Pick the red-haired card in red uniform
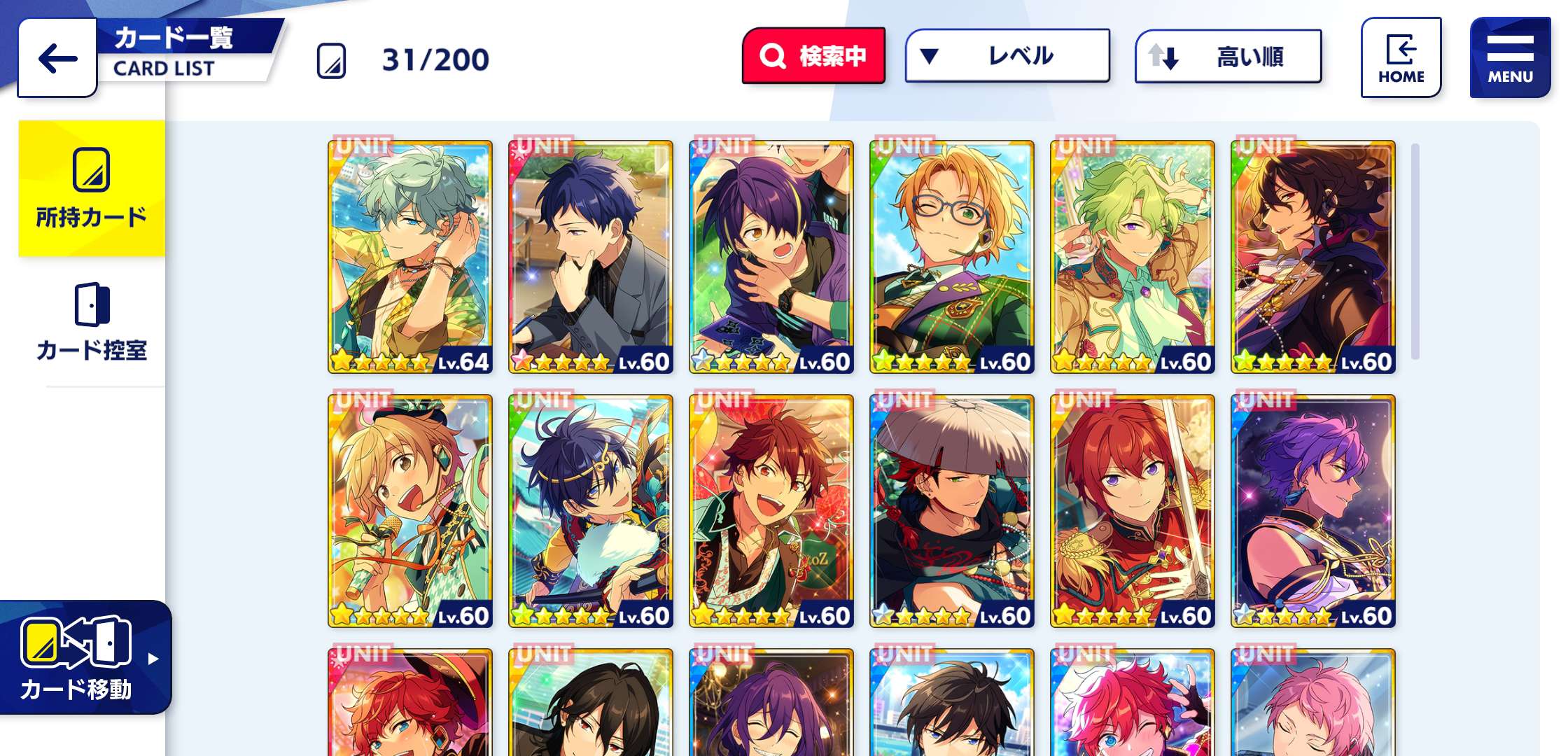1568x756 pixels. [1133, 511]
